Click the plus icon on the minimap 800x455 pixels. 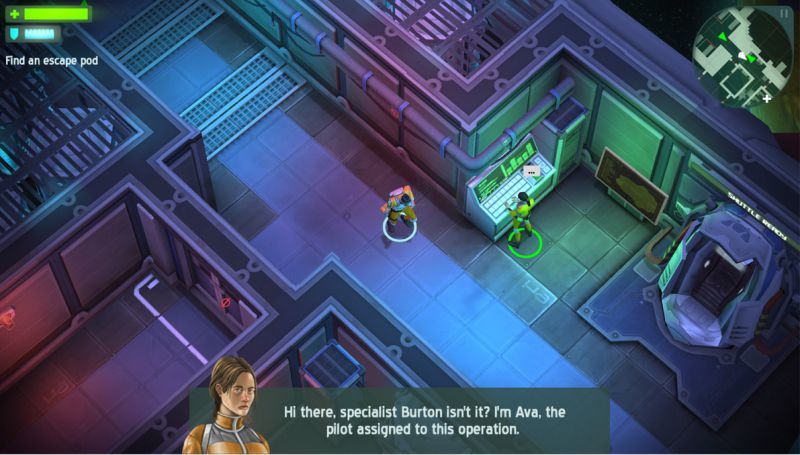[x=767, y=98]
